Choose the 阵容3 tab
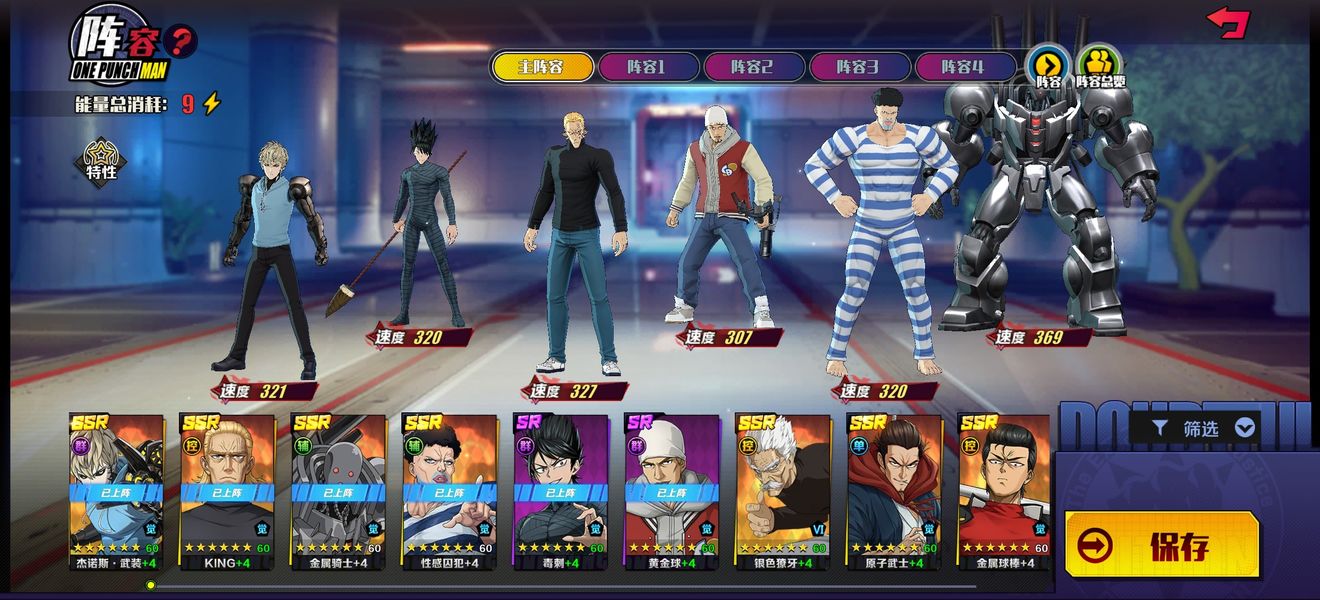 858,67
